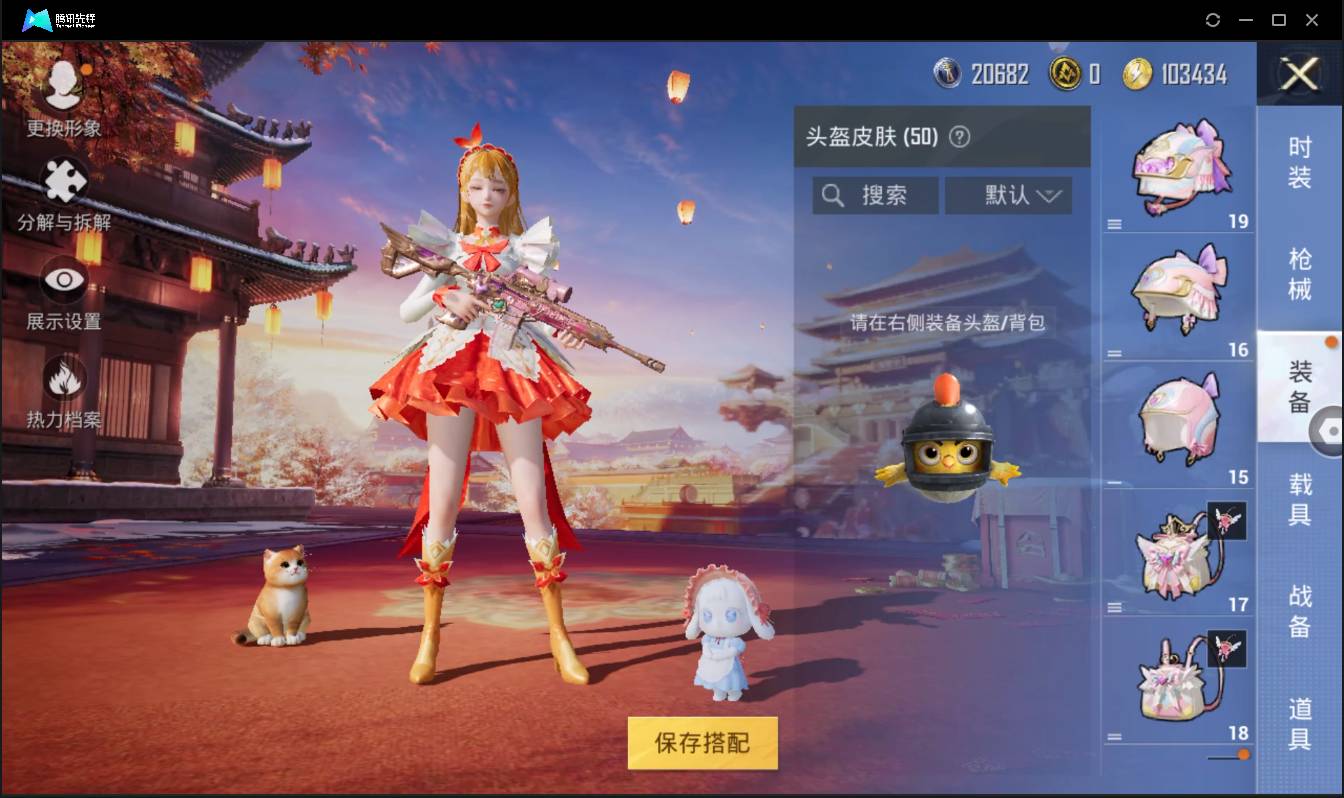The image size is (1344, 798).
Task: Click the coin currency icon showing 103434
Action: tap(1137, 73)
